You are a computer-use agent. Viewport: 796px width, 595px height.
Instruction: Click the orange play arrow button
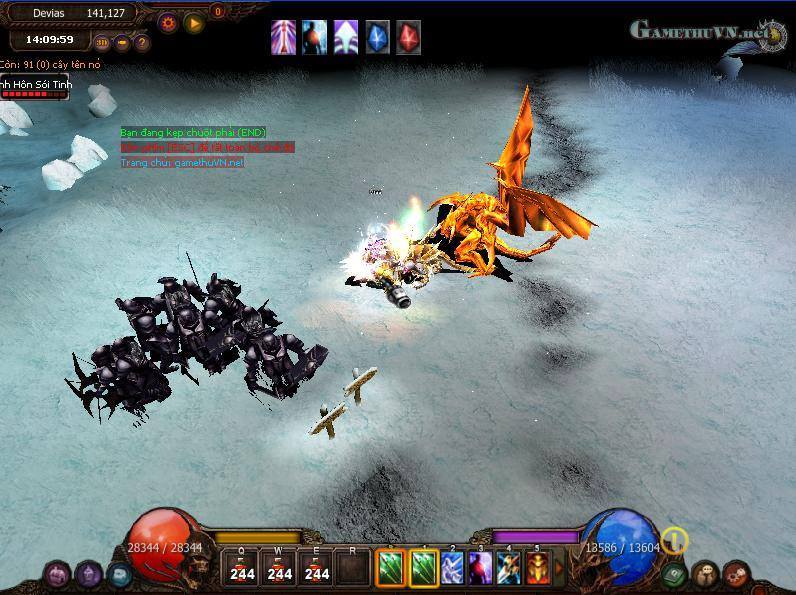tap(194, 22)
